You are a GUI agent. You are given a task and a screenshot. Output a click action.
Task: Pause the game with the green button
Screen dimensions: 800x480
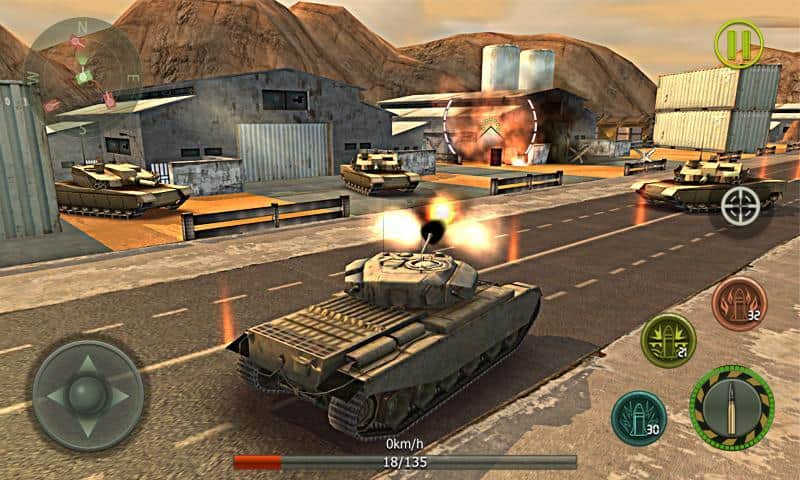(738, 44)
